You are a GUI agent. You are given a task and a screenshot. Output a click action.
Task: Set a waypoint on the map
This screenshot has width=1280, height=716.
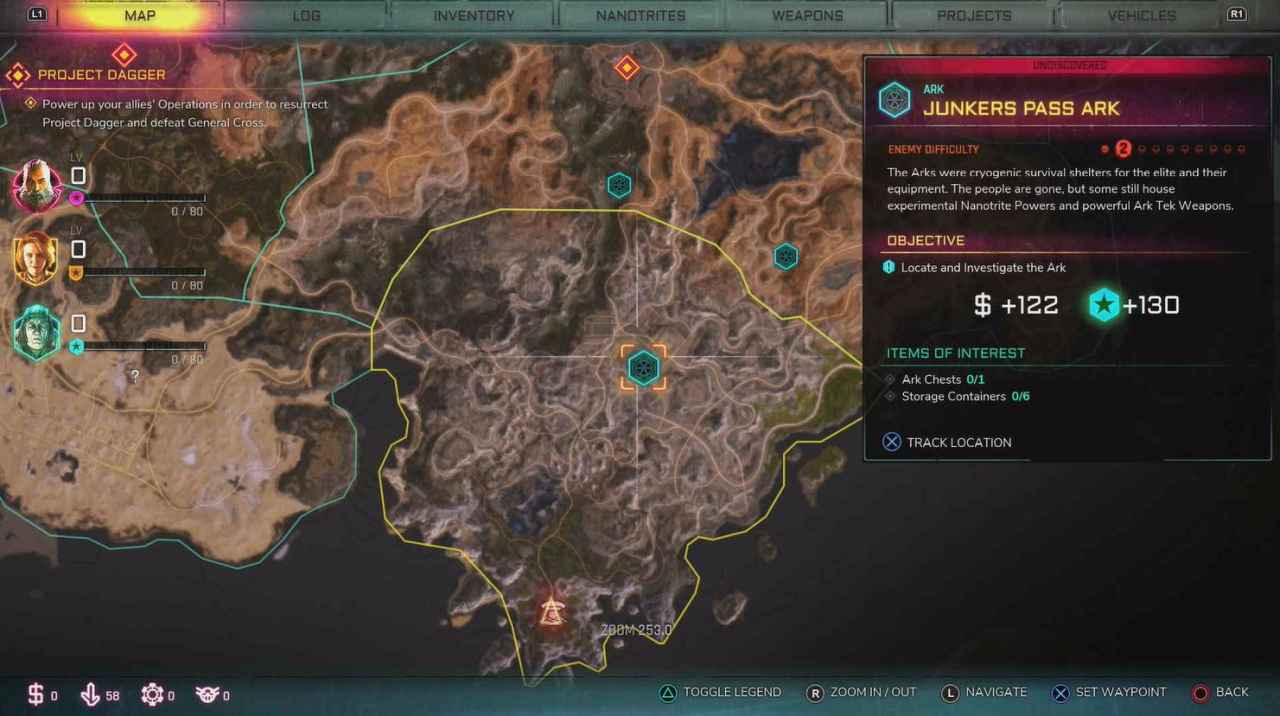click(1109, 692)
